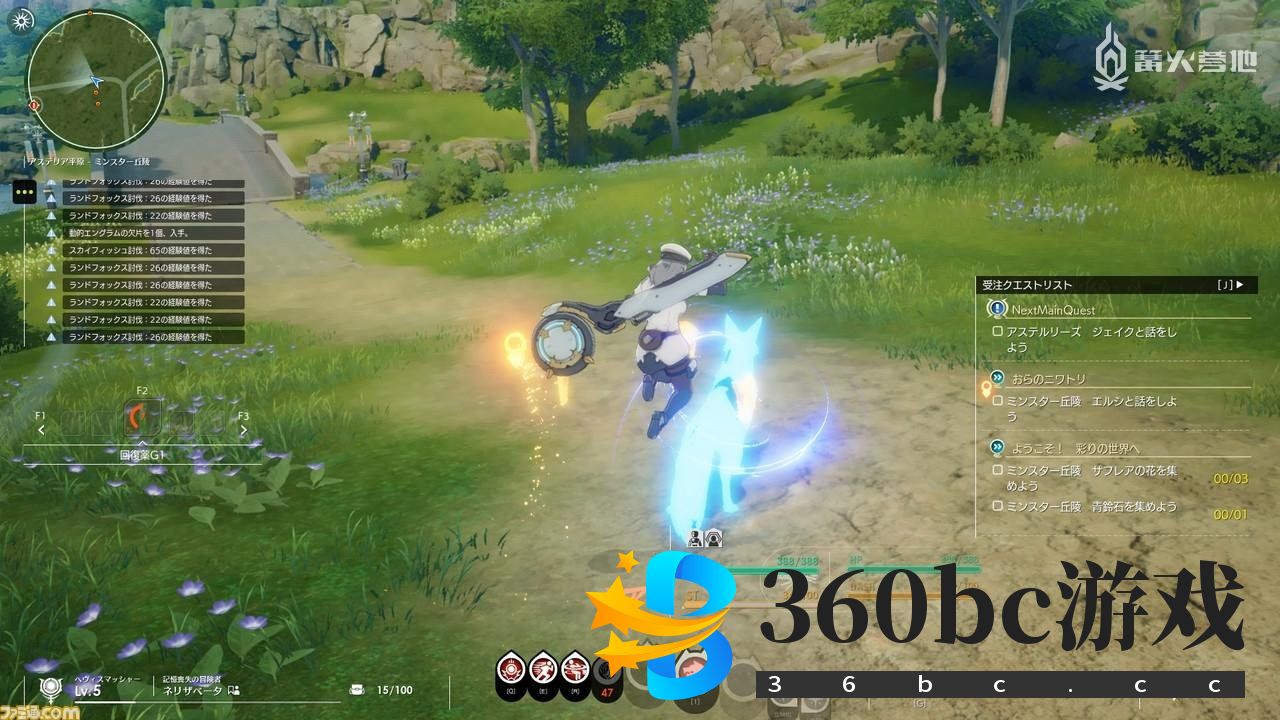Screen dimensions: 1280x720
Task: Activate the third red skill icon
Action: tap(575, 668)
